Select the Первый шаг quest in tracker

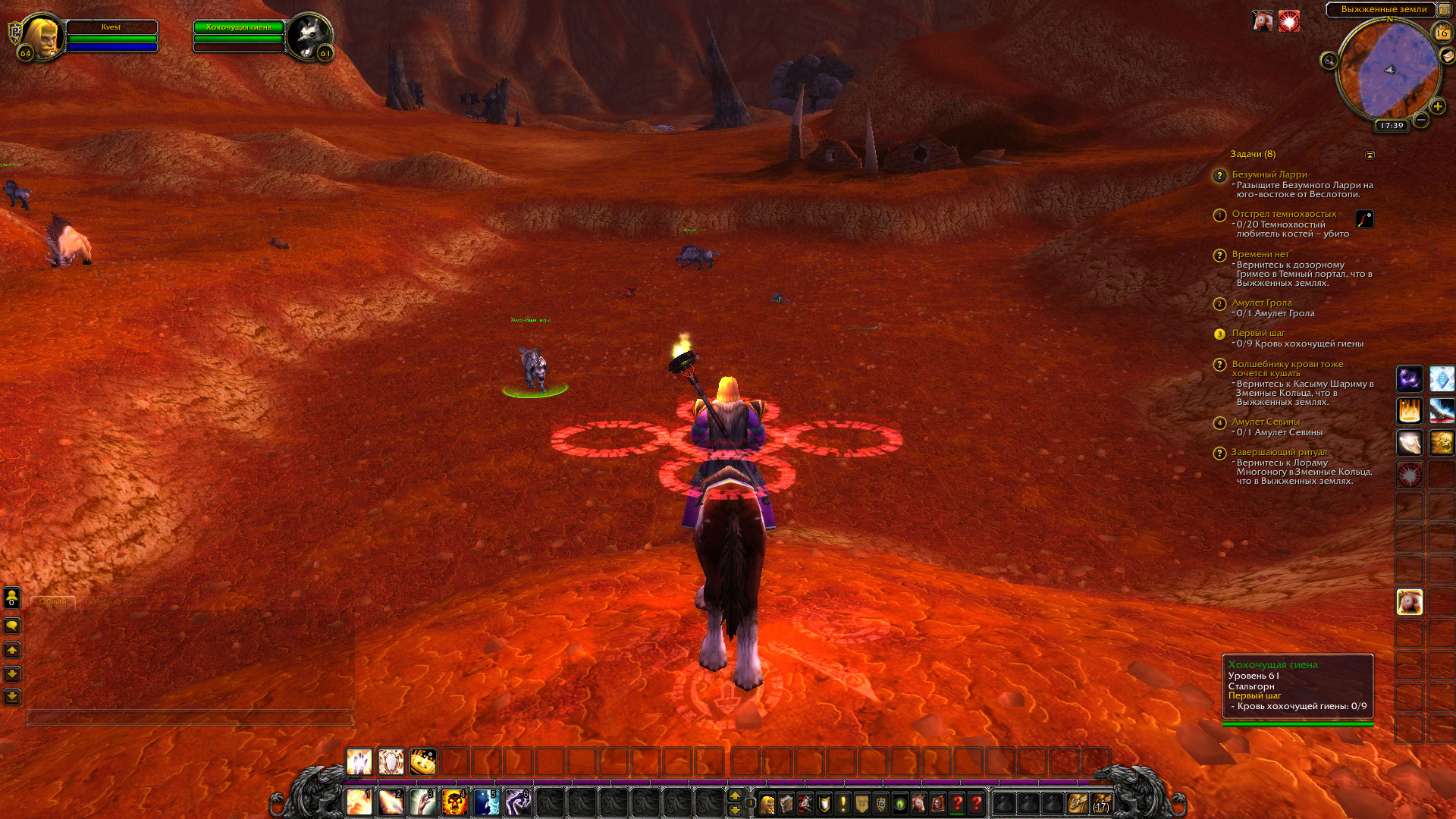coord(1258,333)
